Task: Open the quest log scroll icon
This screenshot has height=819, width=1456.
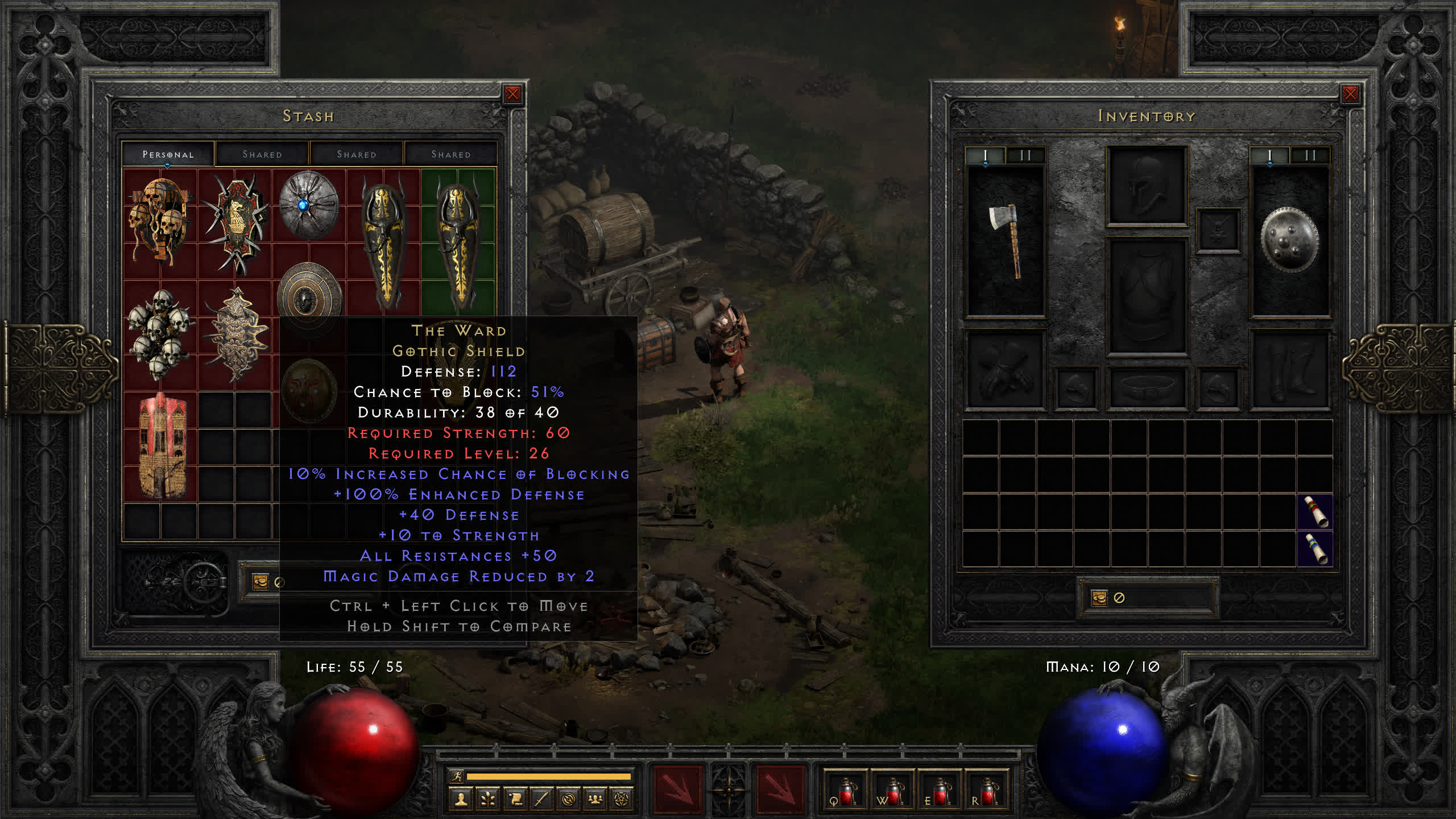Action: point(515,800)
